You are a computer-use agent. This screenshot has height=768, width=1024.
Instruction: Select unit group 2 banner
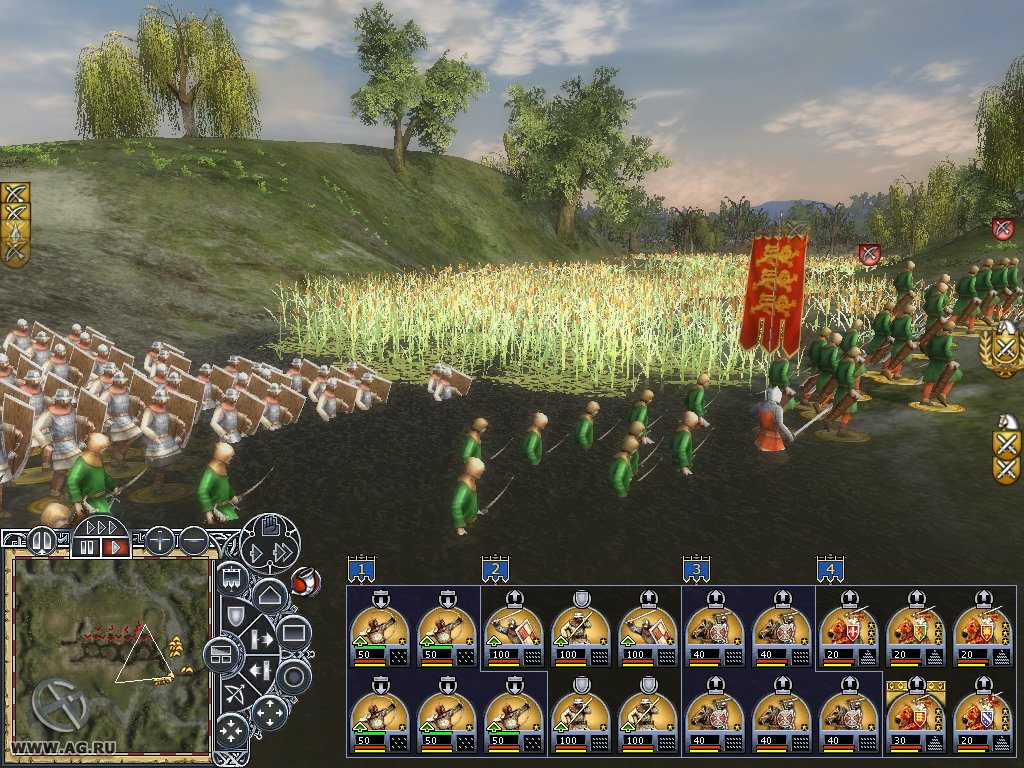tap(494, 570)
